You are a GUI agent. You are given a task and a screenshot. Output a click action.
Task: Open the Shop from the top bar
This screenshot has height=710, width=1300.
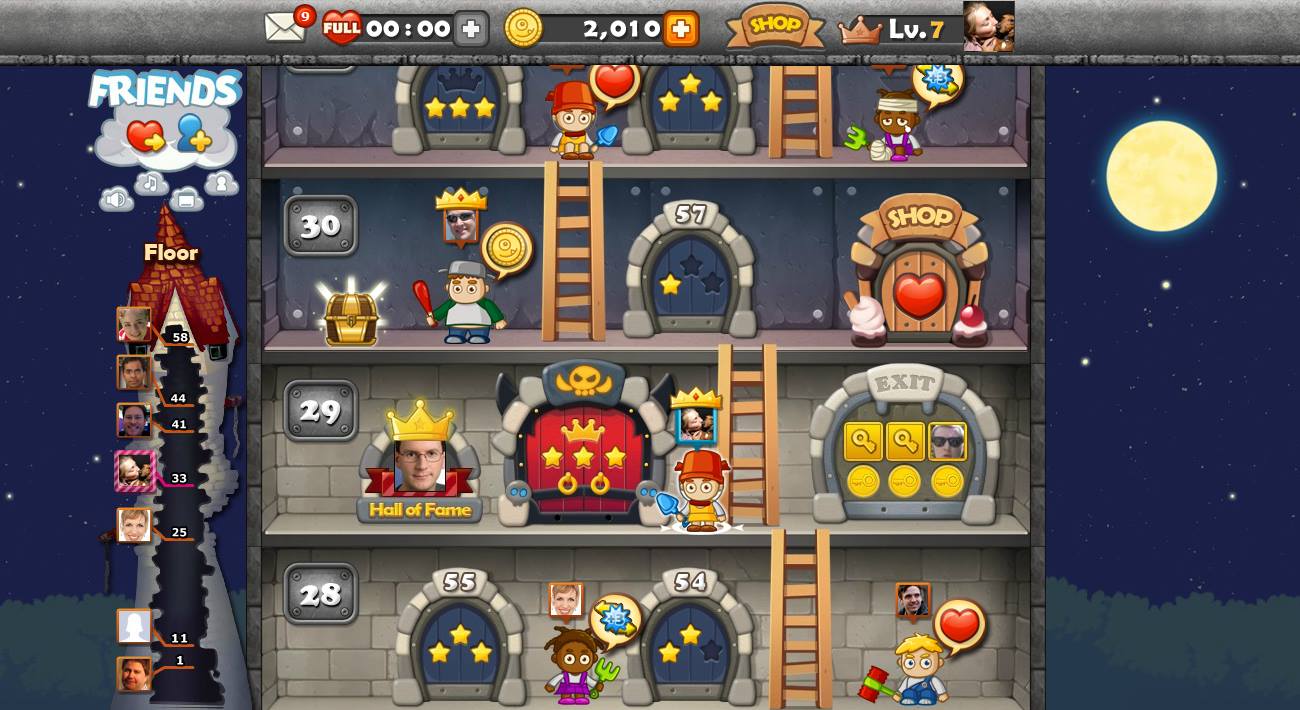point(775,26)
